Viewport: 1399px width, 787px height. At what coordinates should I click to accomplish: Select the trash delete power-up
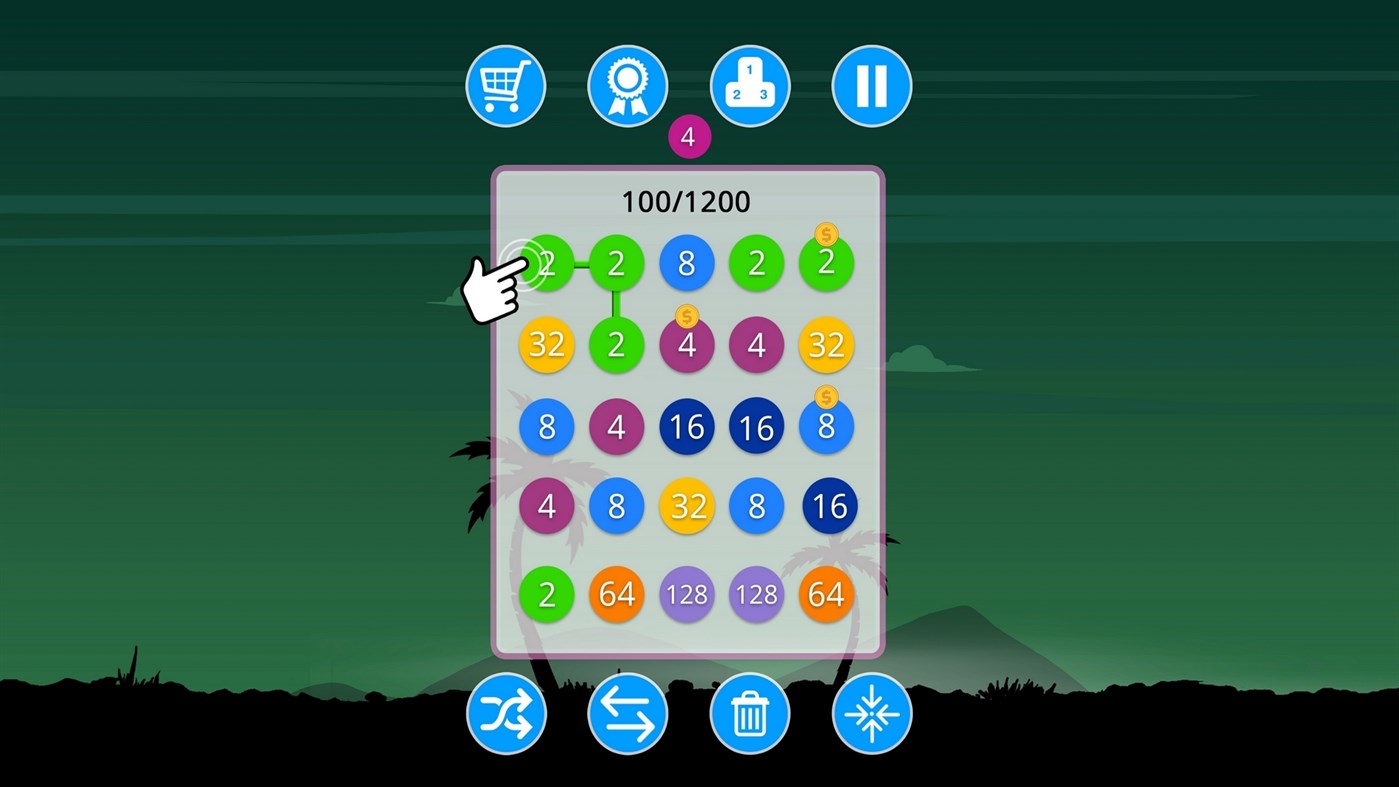[x=750, y=713]
